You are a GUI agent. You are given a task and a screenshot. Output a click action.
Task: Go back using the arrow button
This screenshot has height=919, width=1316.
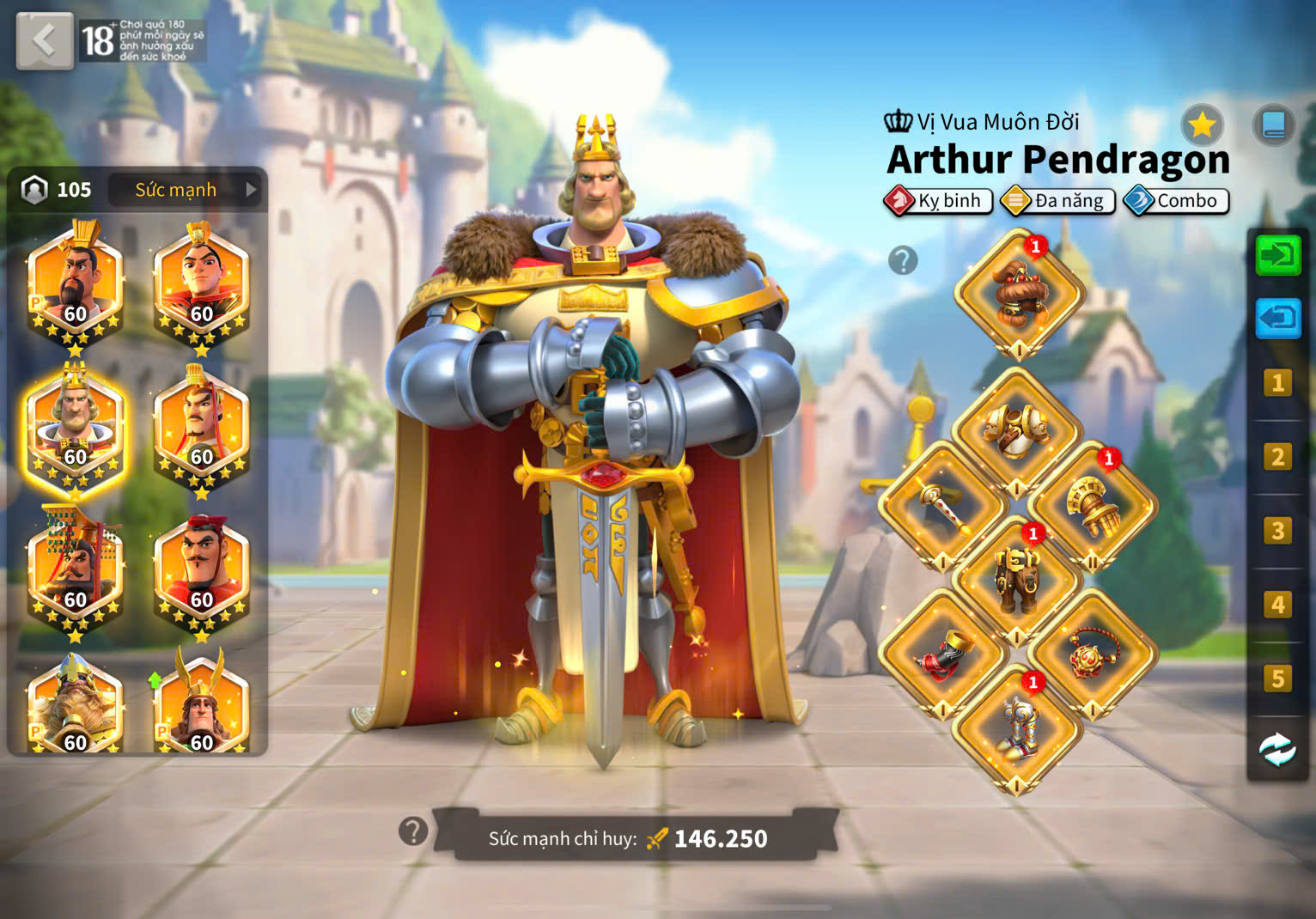coord(44,40)
